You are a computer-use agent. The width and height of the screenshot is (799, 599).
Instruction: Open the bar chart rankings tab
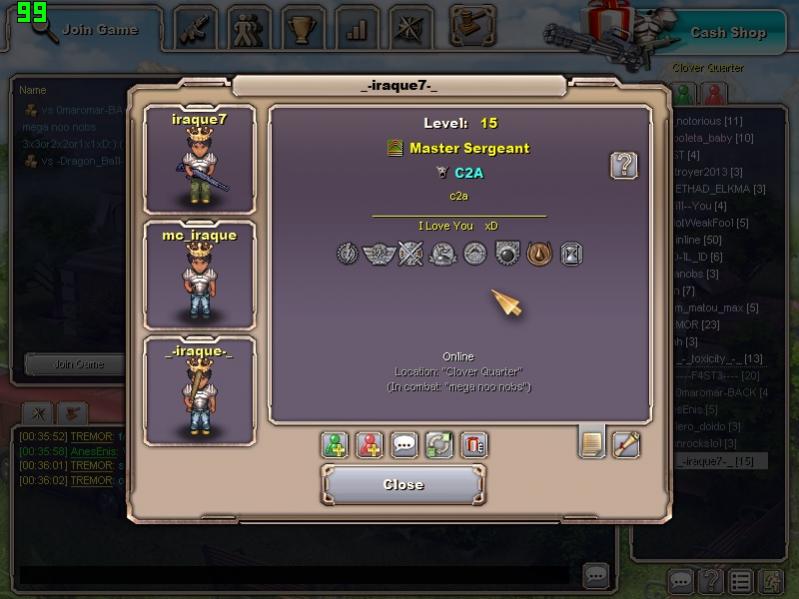point(357,29)
